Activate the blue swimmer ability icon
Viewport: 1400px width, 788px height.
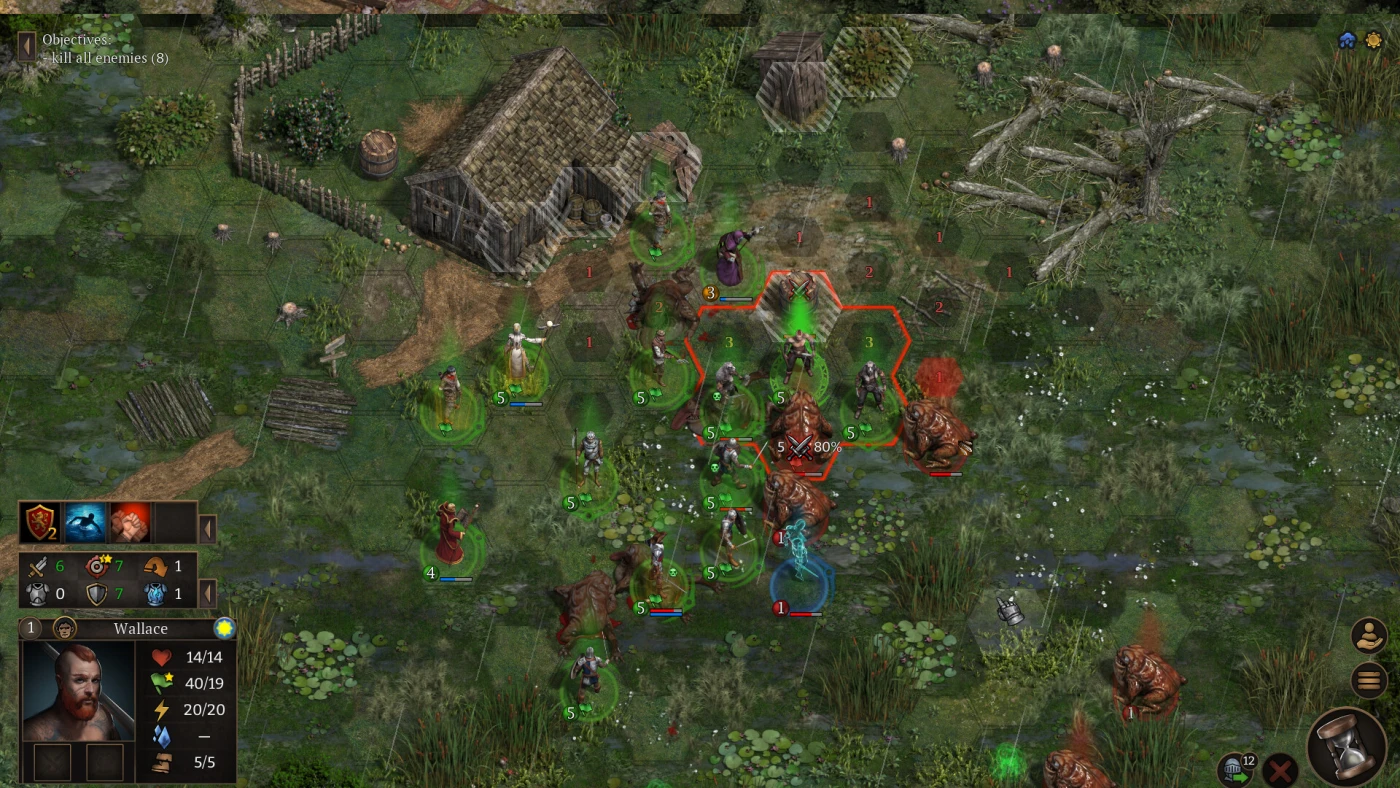pyautogui.click(x=86, y=522)
